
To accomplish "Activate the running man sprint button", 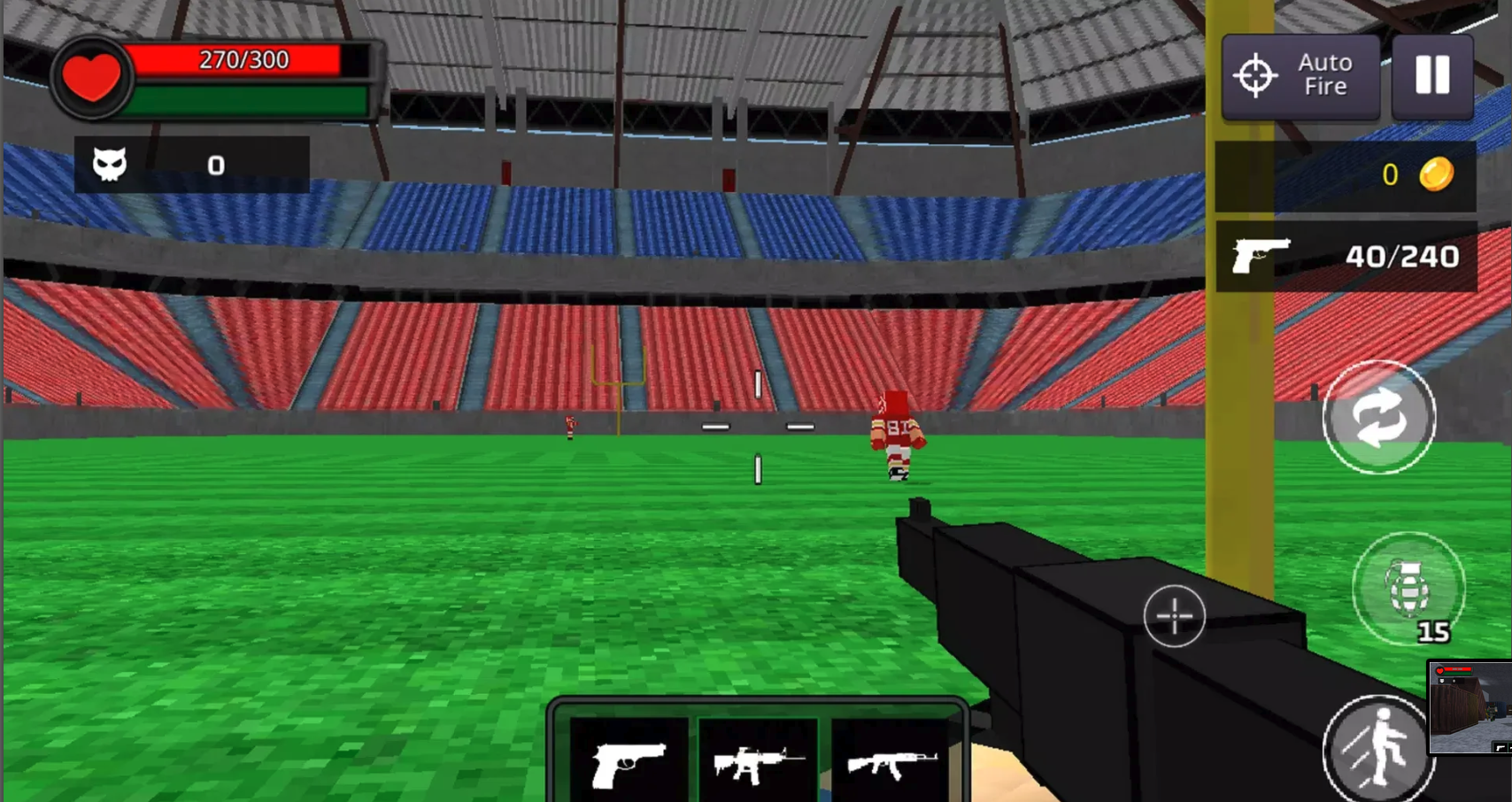I will coord(1377,749).
